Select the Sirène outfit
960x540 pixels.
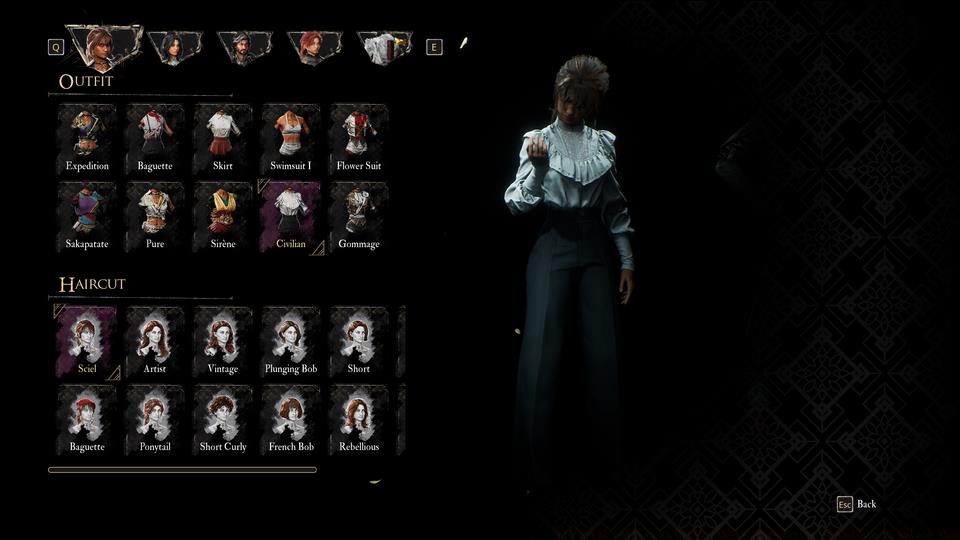pyautogui.click(x=223, y=216)
